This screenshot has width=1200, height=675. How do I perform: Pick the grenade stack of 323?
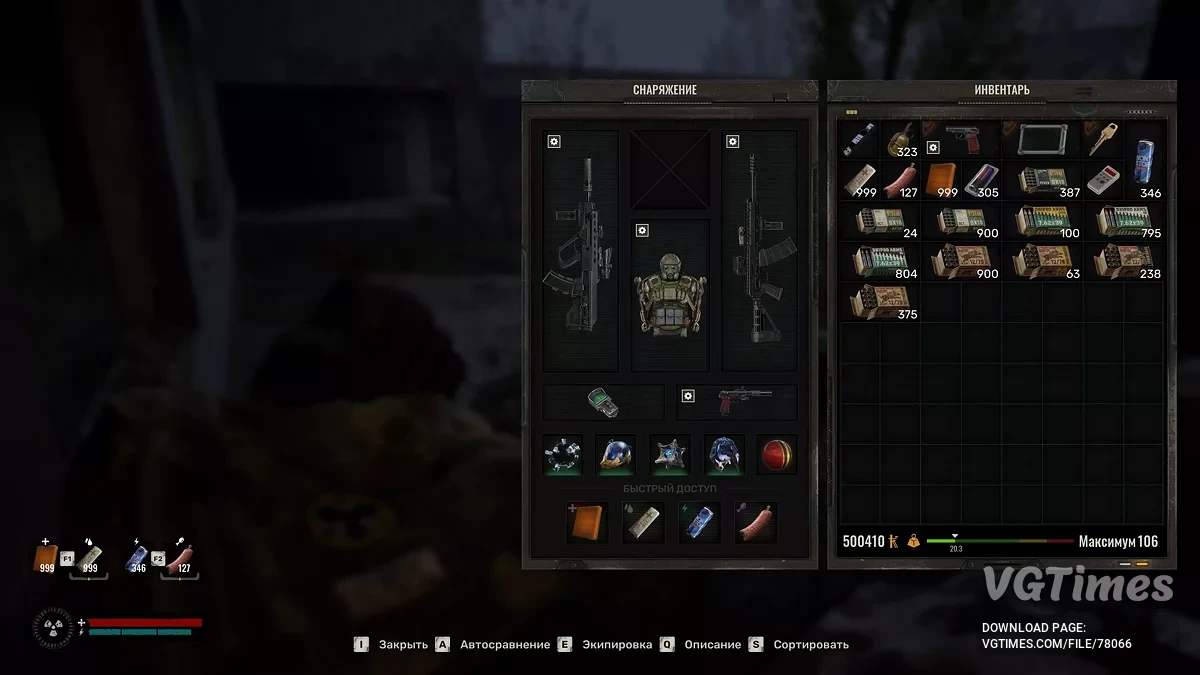click(899, 139)
